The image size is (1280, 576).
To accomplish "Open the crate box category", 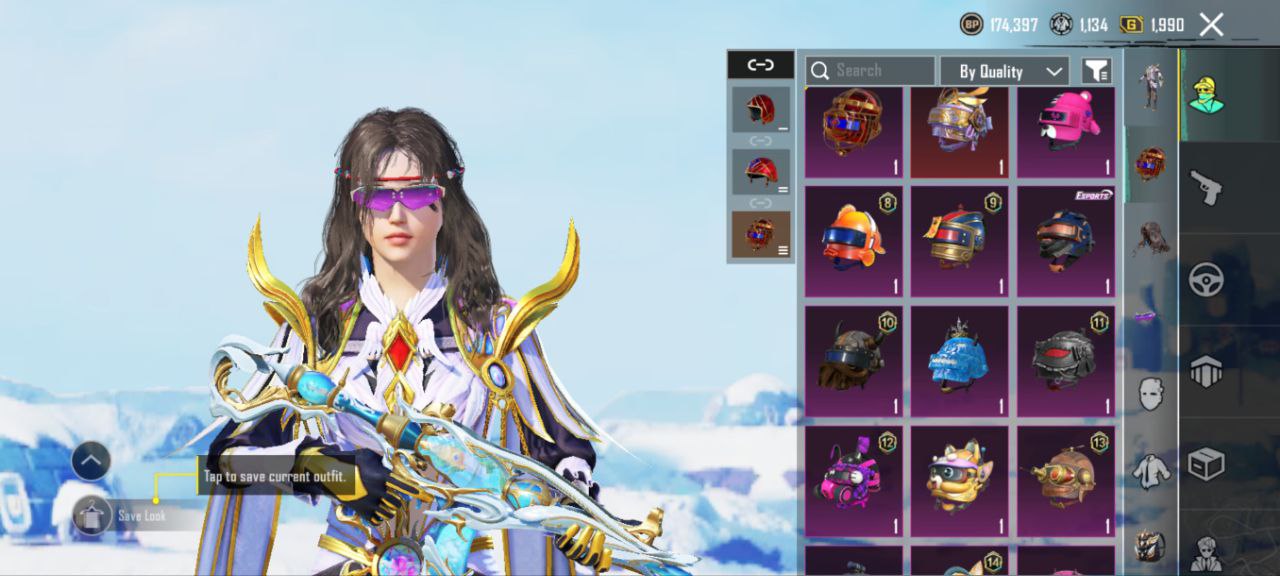I will [1207, 464].
